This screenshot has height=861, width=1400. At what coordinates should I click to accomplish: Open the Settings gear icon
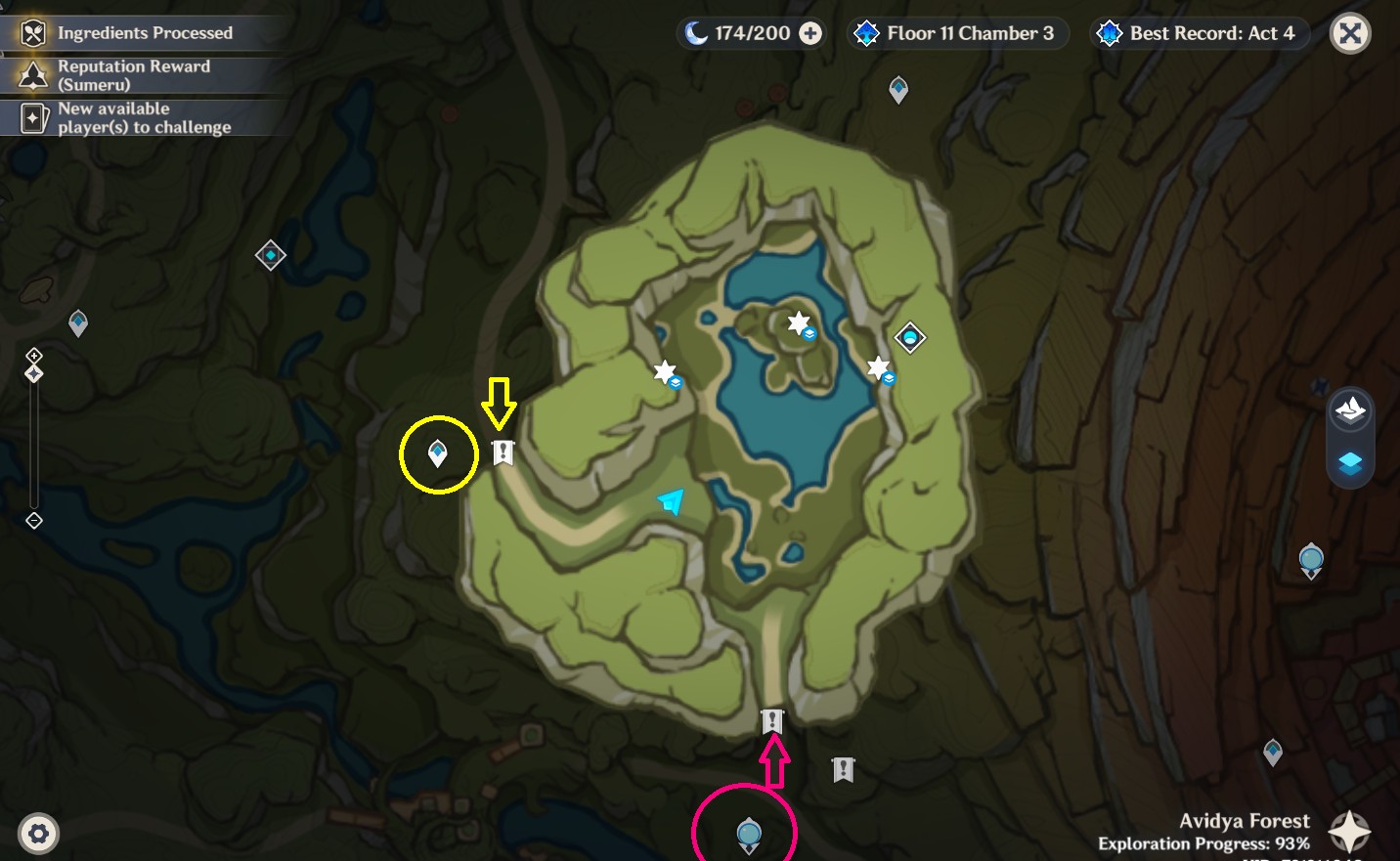pos(37,833)
